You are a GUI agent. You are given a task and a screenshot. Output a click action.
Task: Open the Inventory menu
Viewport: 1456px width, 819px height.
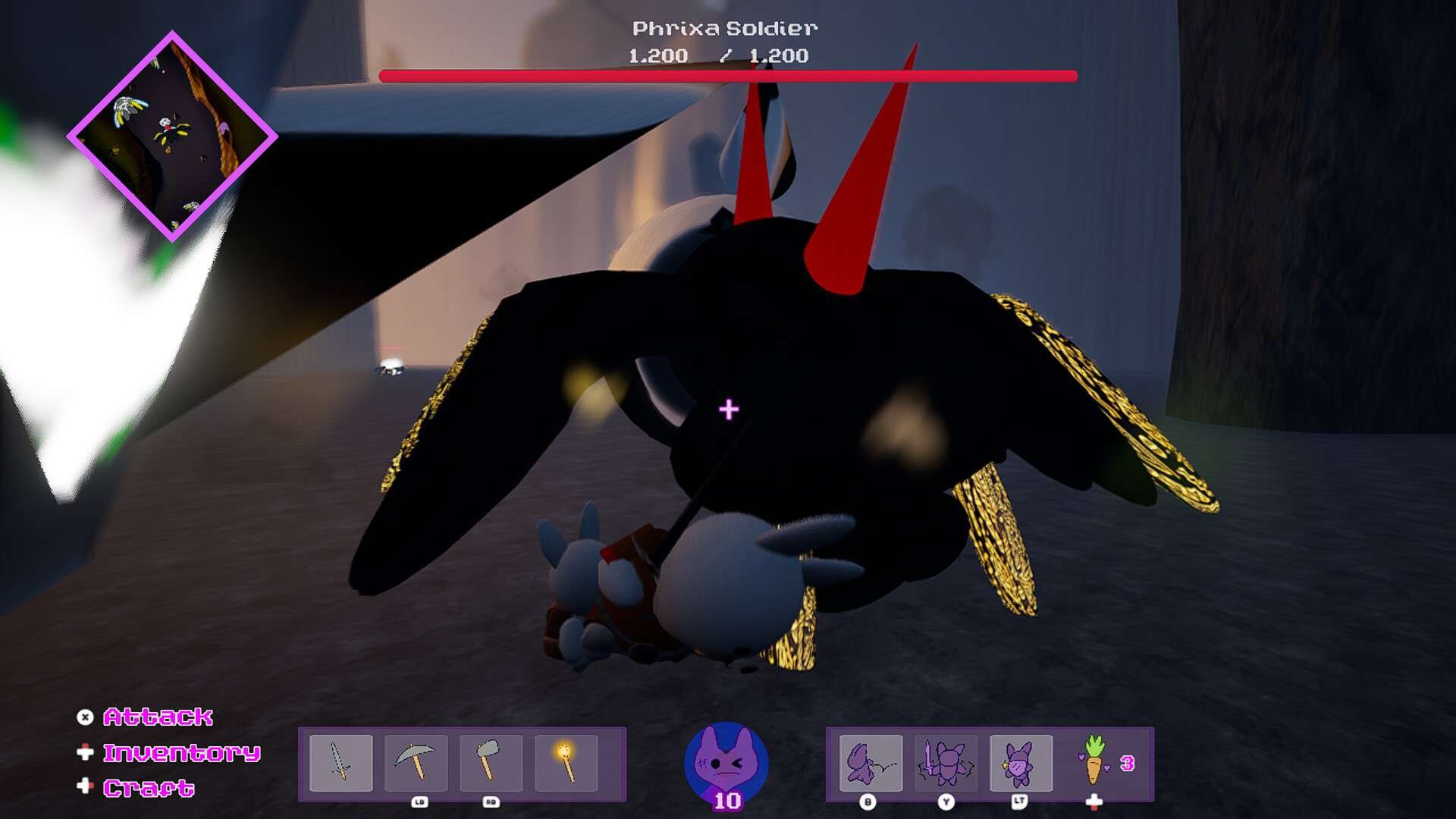tap(181, 752)
